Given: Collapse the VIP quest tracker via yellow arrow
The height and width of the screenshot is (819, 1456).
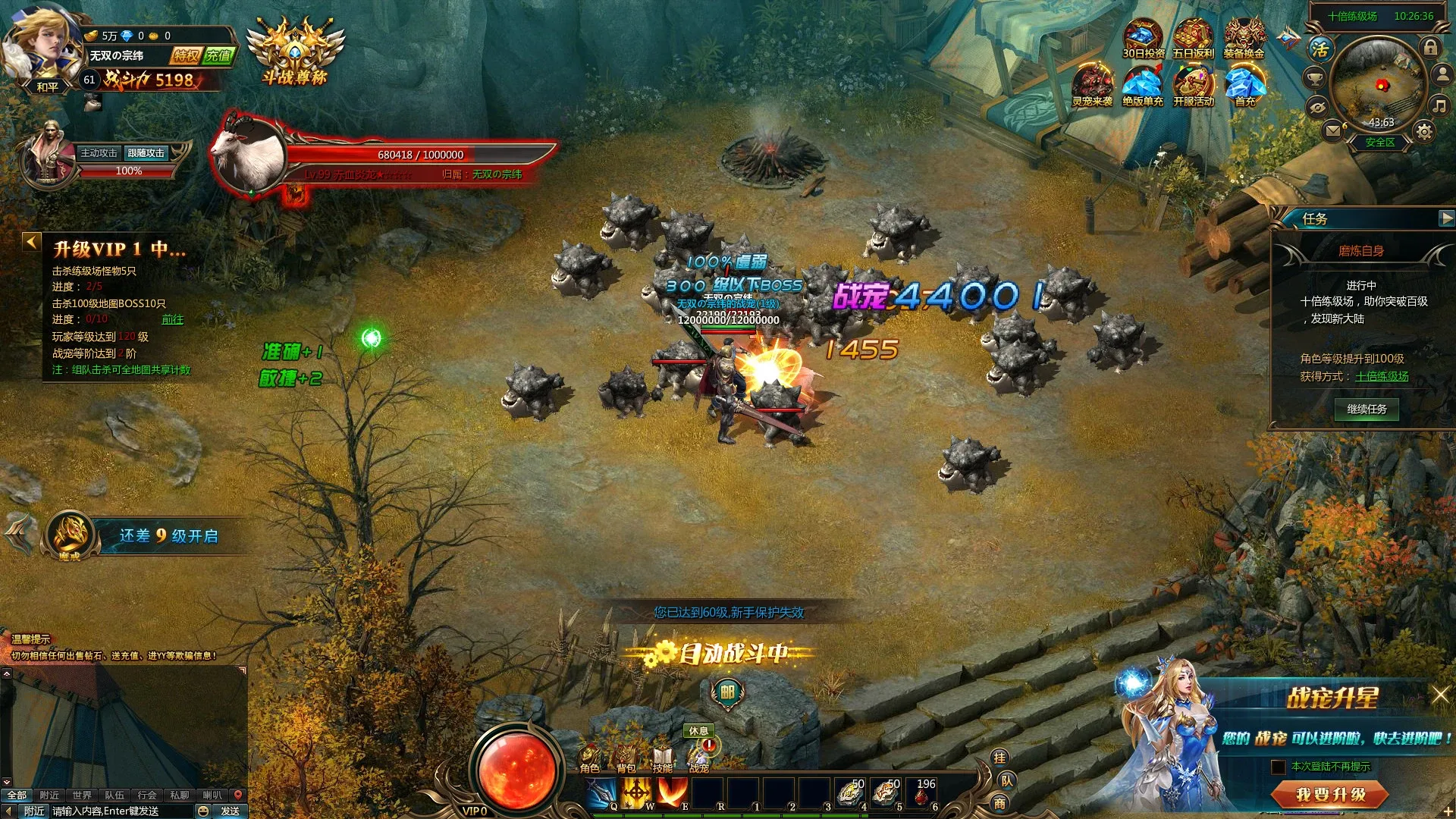Looking at the screenshot, I should click(x=30, y=240).
